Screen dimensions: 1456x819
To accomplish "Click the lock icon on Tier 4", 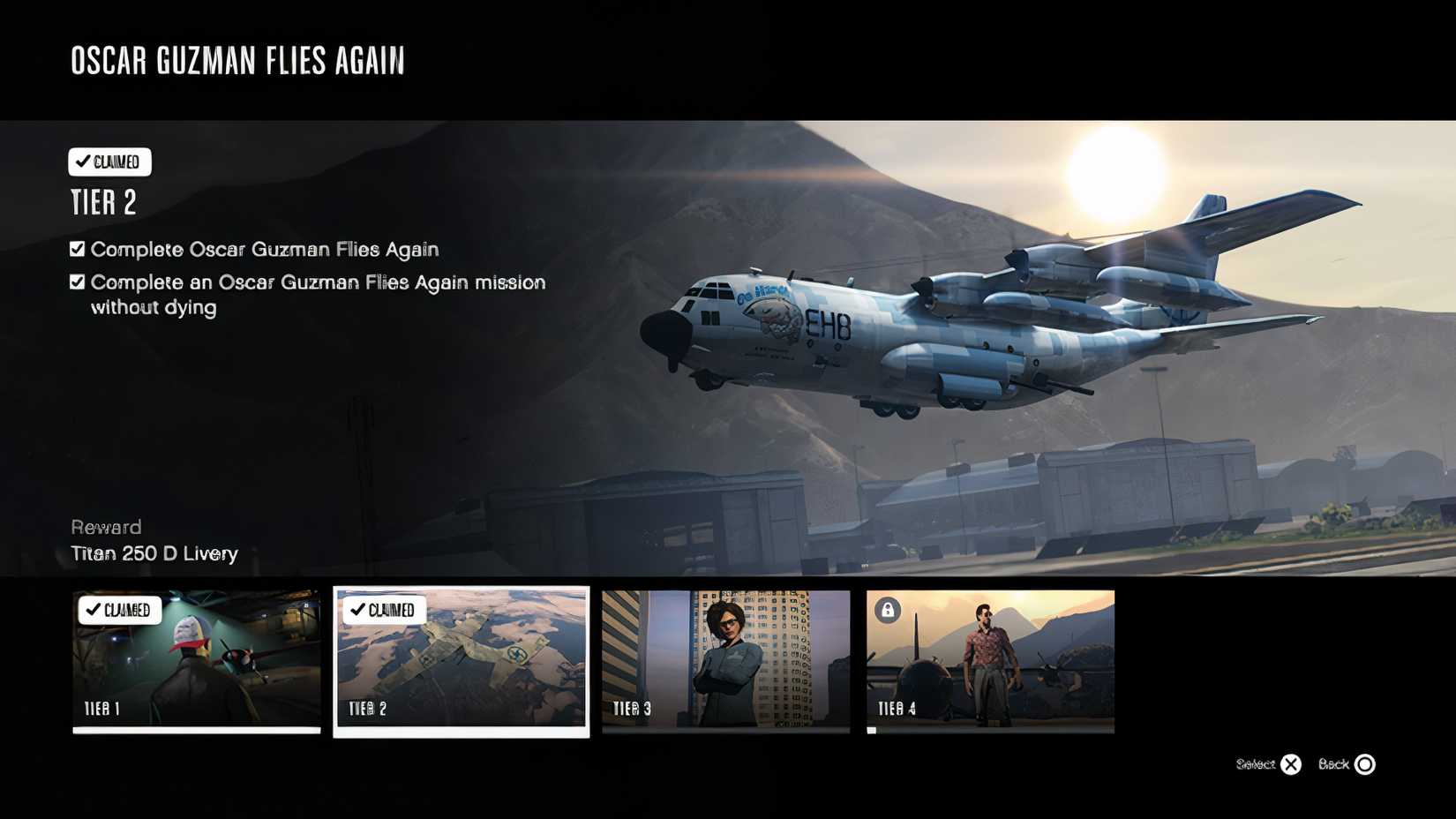I will [x=888, y=610].
